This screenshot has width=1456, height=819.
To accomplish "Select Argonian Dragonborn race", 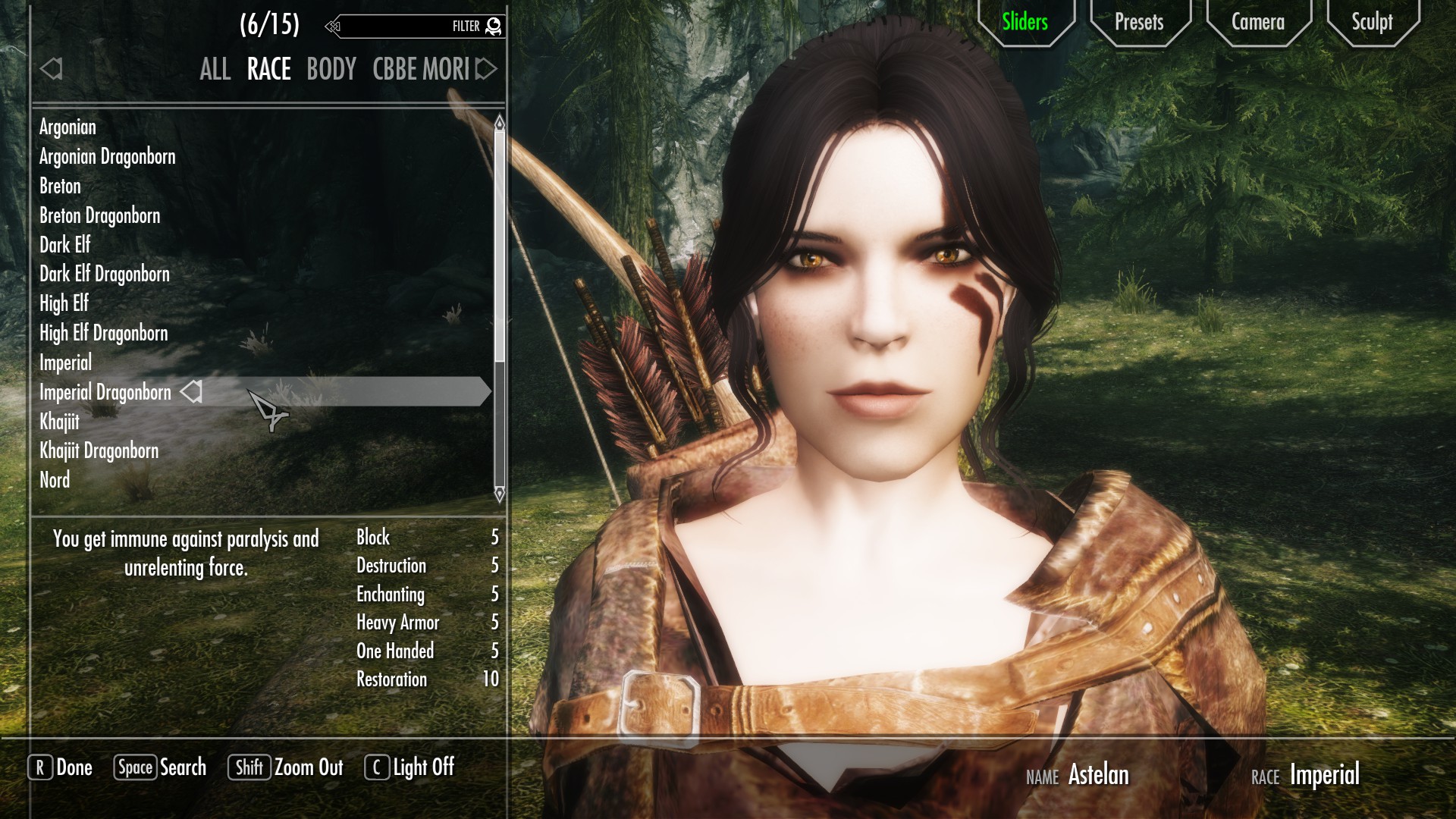I will point(107,157).
